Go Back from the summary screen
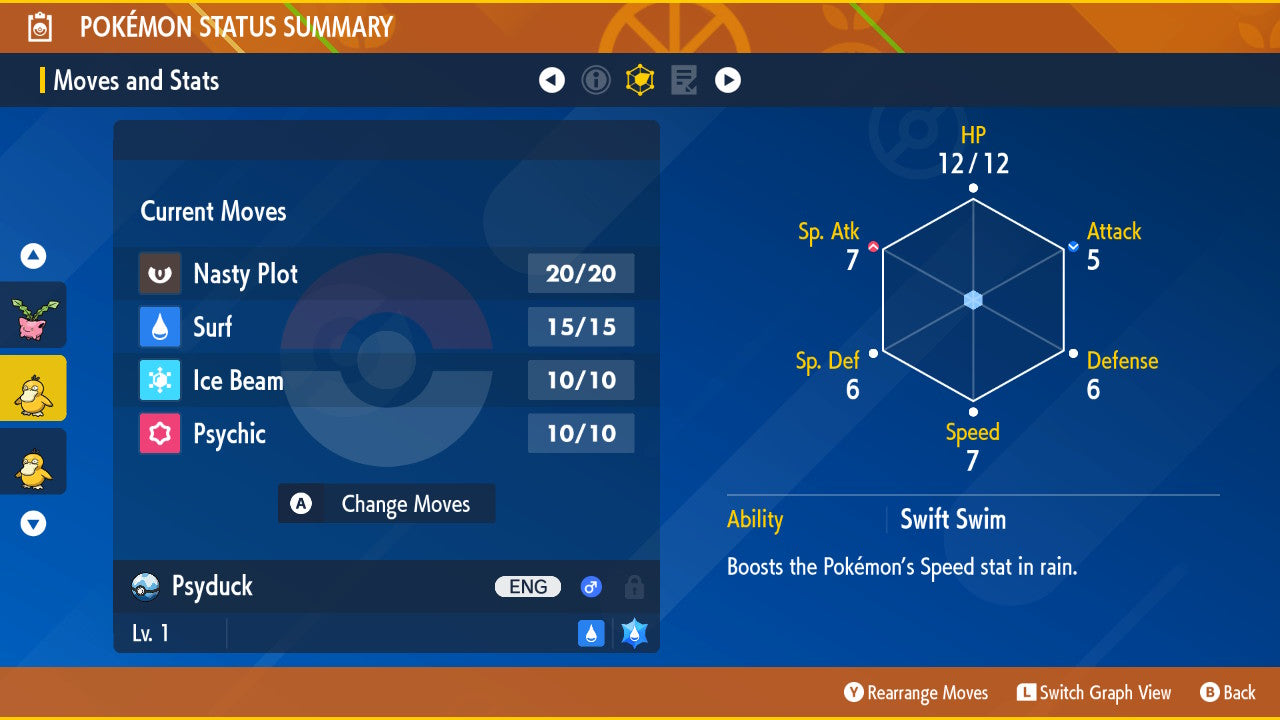Screen dimensions: 1280x720 pyautogui.click(x=1227, y=693)
